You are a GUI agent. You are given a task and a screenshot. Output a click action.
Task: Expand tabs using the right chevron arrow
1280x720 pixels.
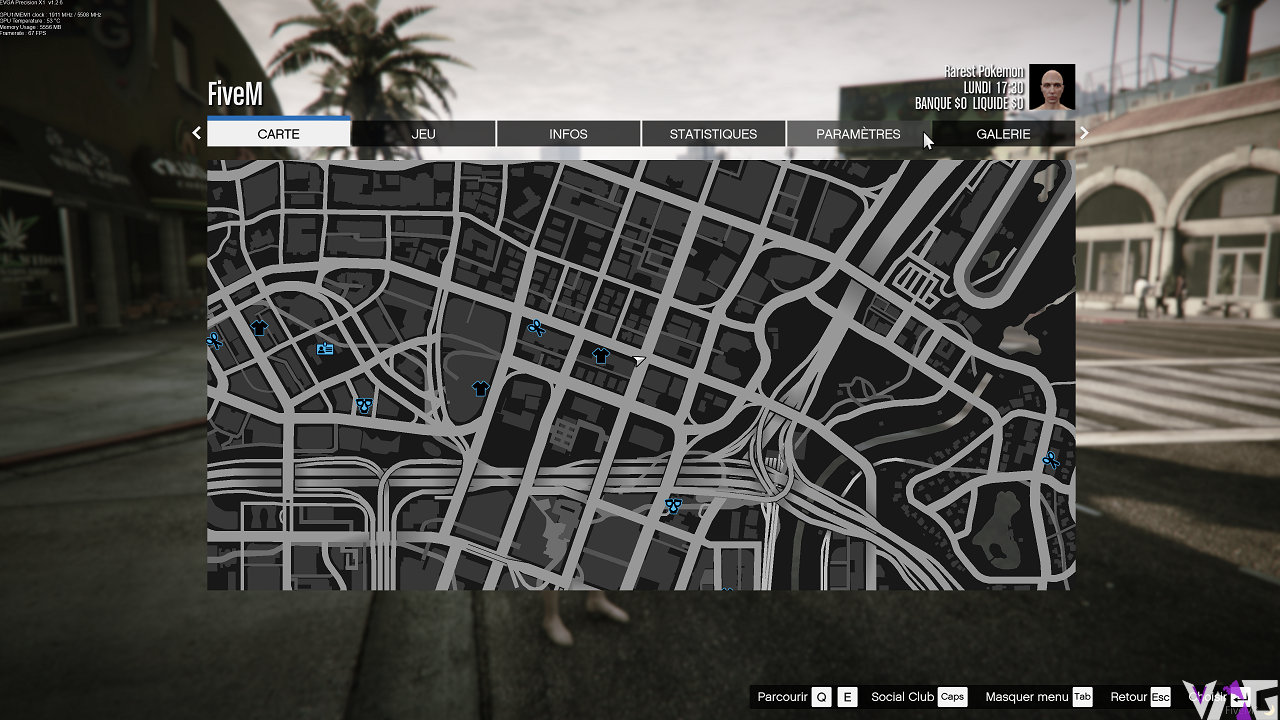coord(1084,131)
